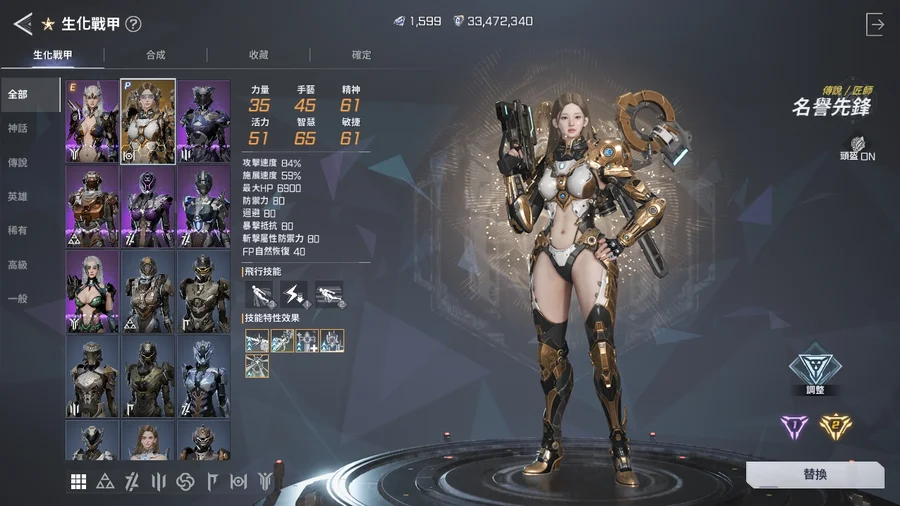This screenshot has height=506, width=900.
Task: Open the 生化戰甲 help question mark
Action: point(133,24)
